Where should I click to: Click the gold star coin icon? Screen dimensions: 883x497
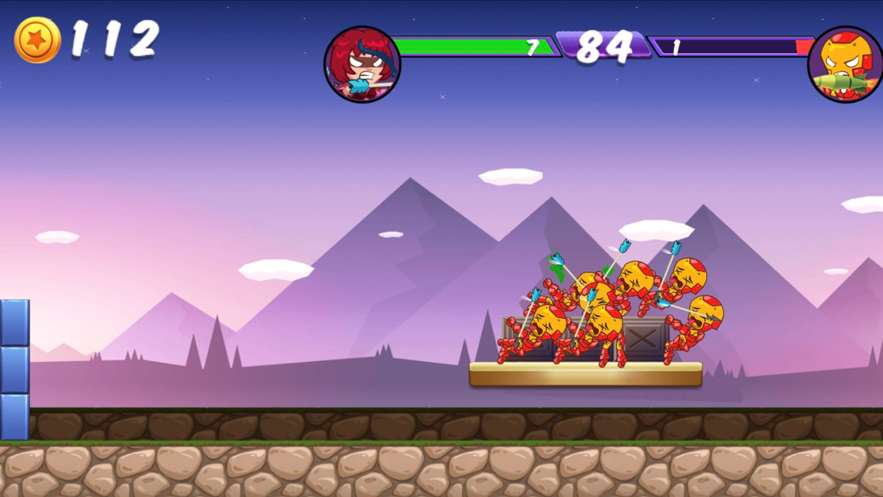point(38,41)
